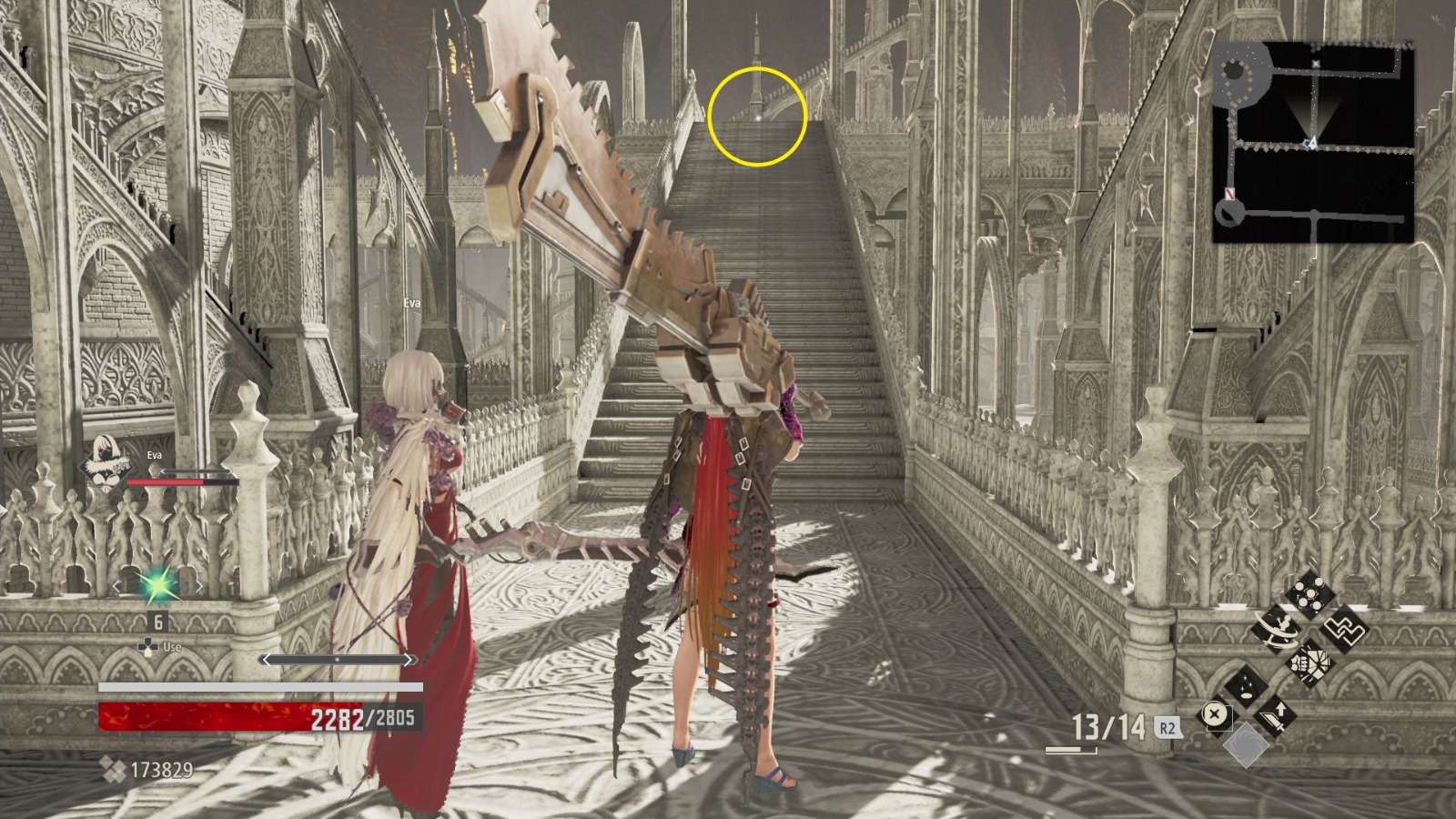Select the zigzag projectile gift icon

tap(1344, 631)
